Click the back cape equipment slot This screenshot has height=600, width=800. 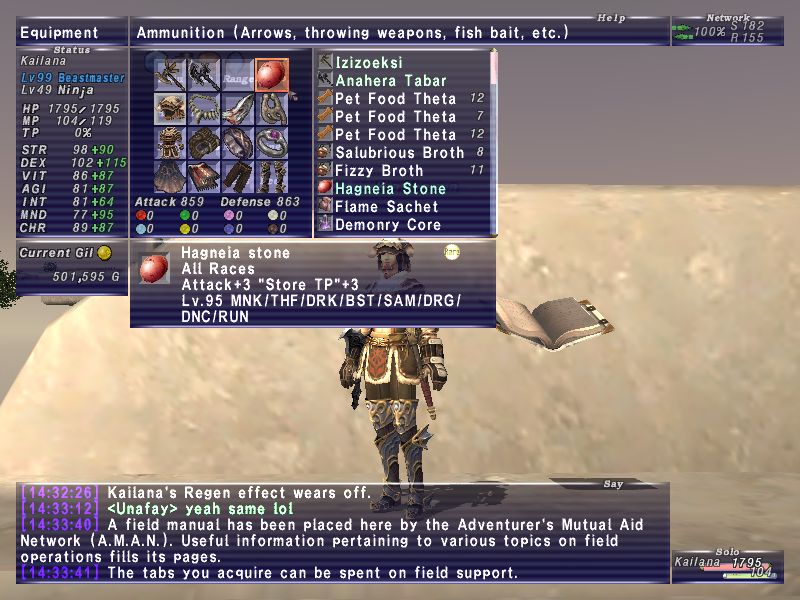[x=170, y=176]
